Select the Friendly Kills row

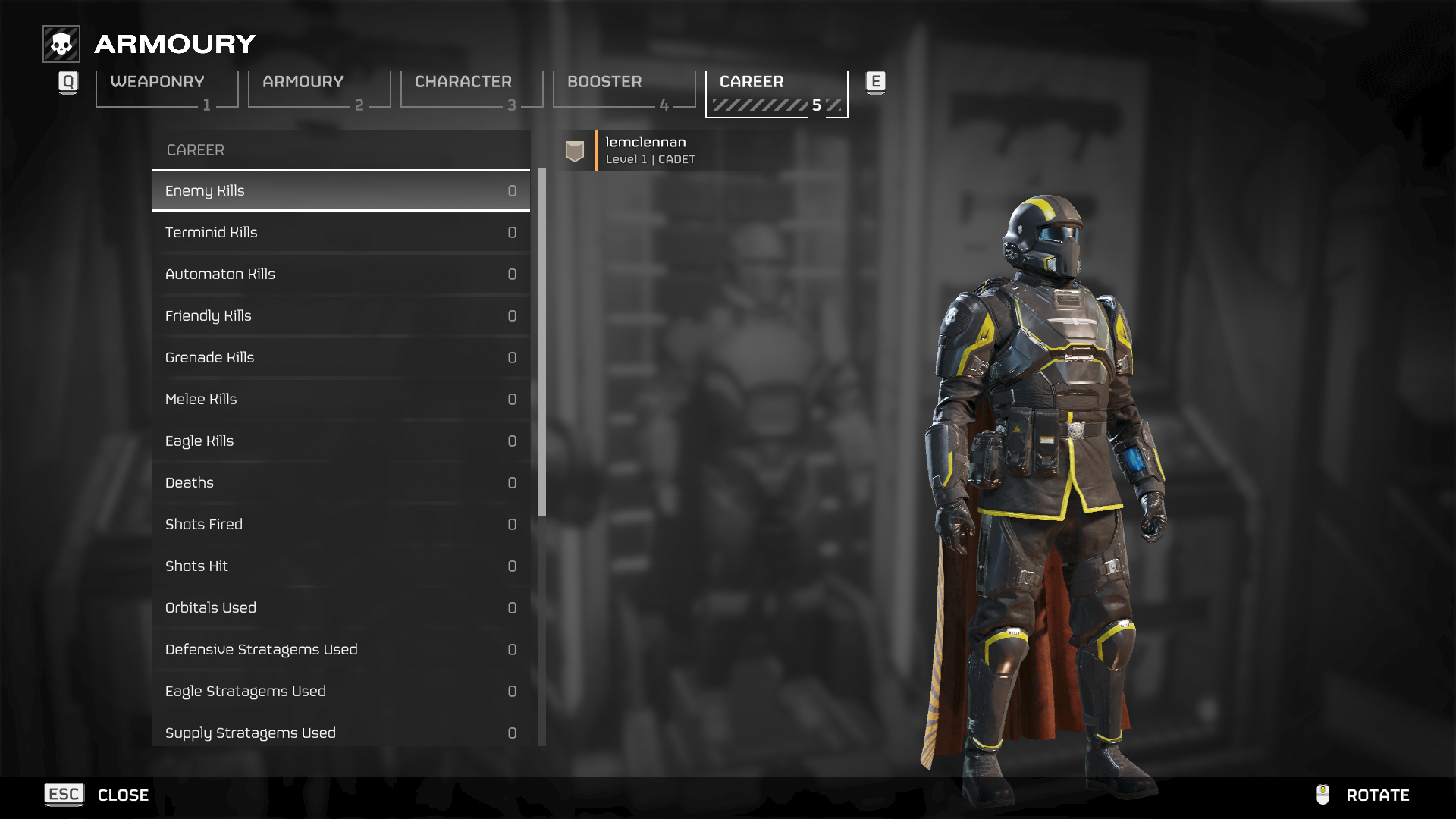(340, 316)
